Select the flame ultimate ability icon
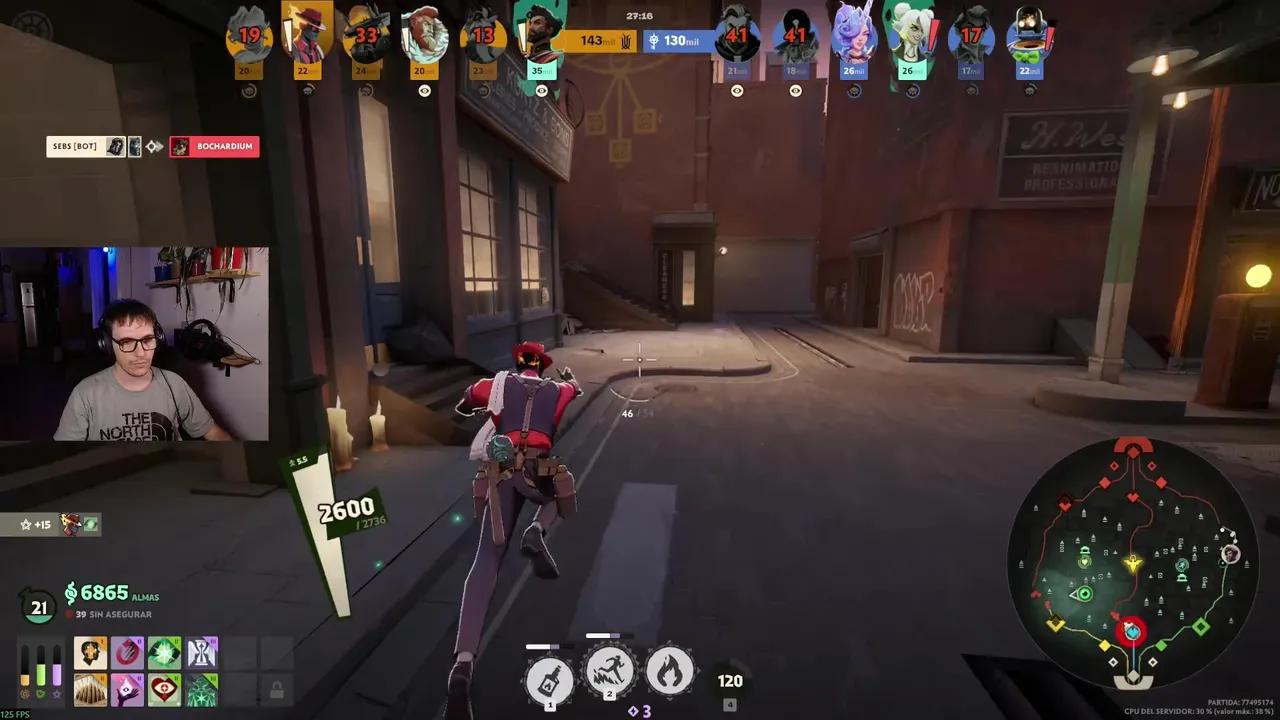The width and height of the screenshot is (1280, 720). click(x=668, y=672)
